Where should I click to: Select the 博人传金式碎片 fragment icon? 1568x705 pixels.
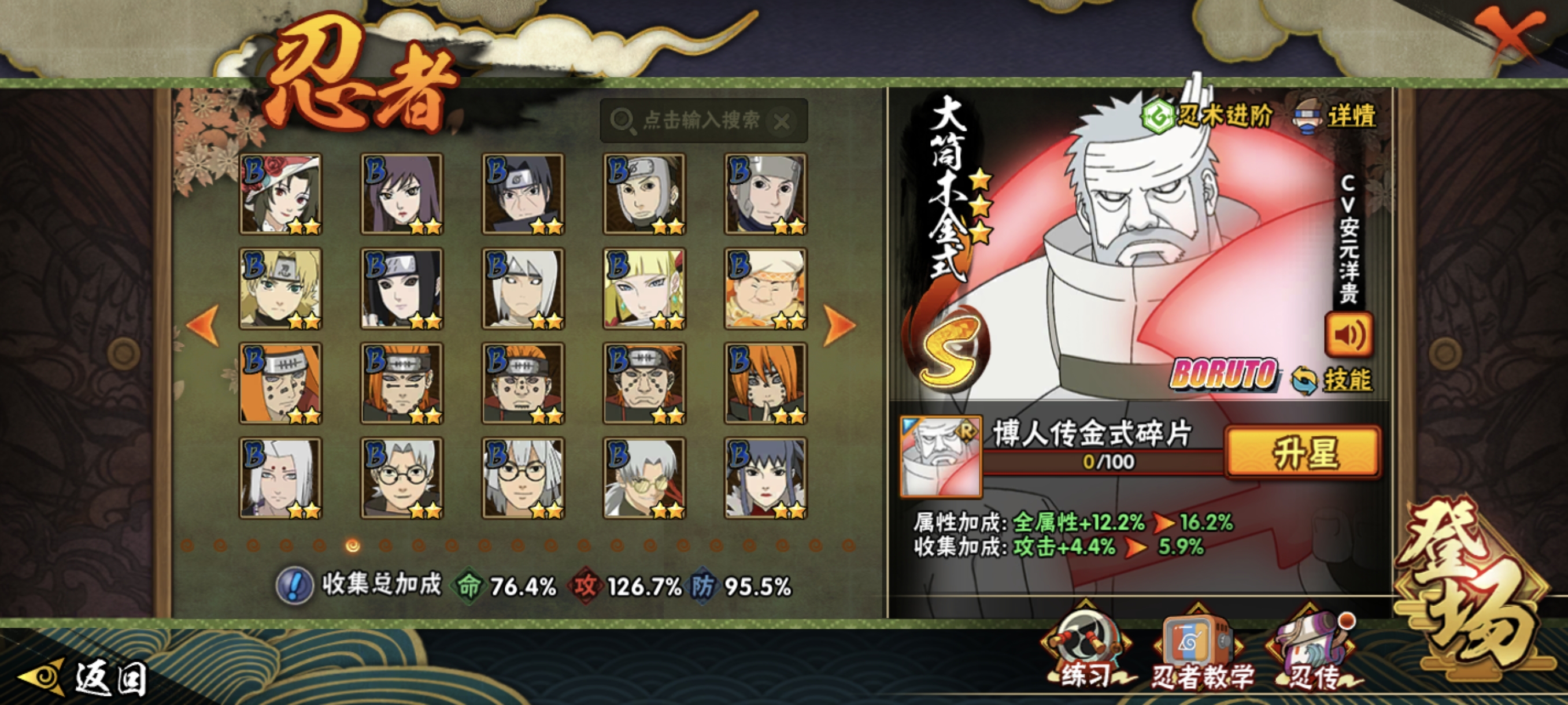(x=941, y=456)
